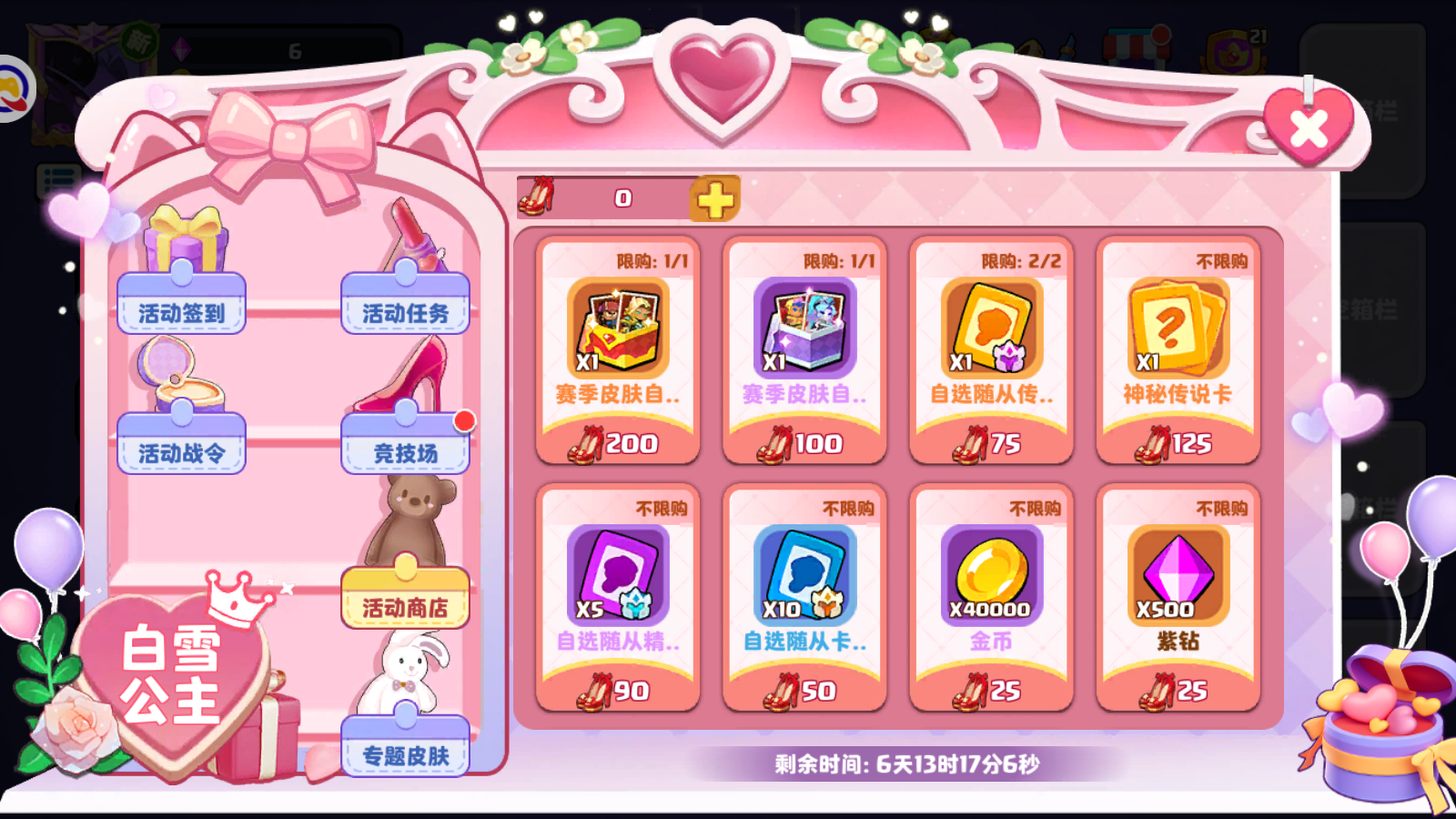
Task: Open the 活动任务 tab
Action: pos(404,308)
